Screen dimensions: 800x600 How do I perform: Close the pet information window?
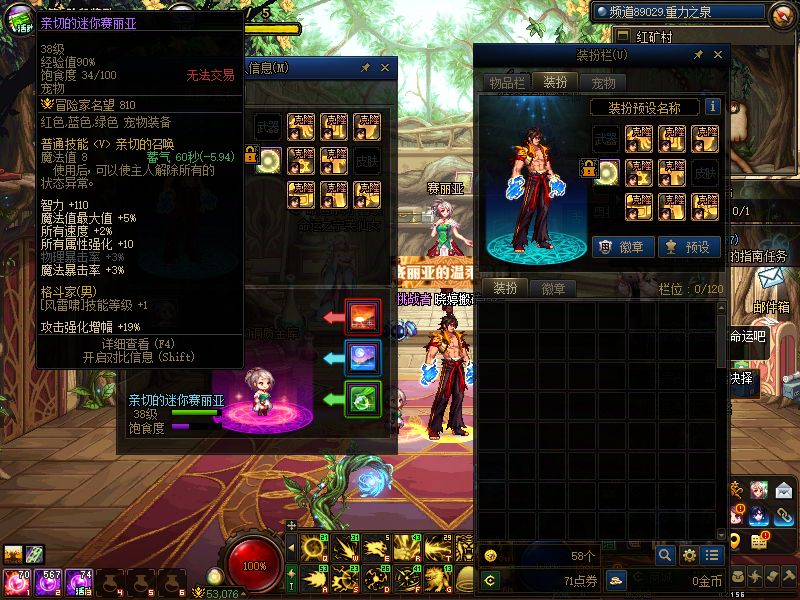[385, 68]
